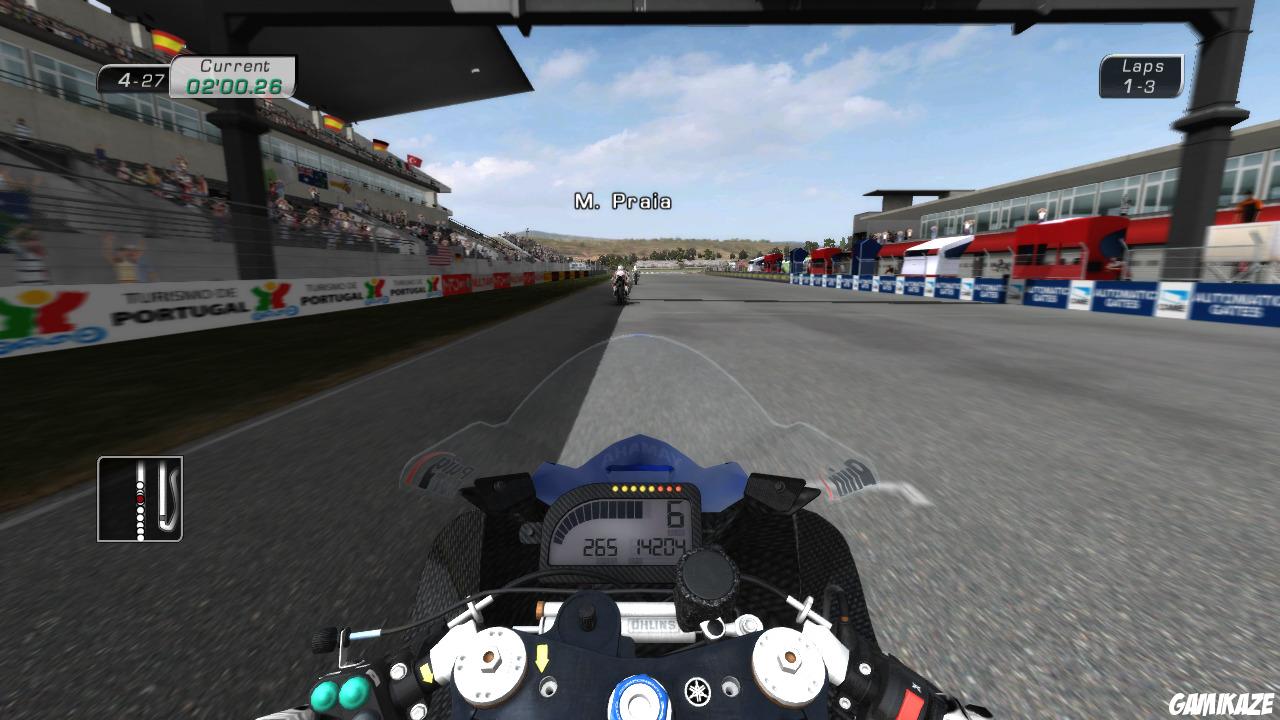Click the shift light LED row
1280x720 pixels.
click(646, 489)
